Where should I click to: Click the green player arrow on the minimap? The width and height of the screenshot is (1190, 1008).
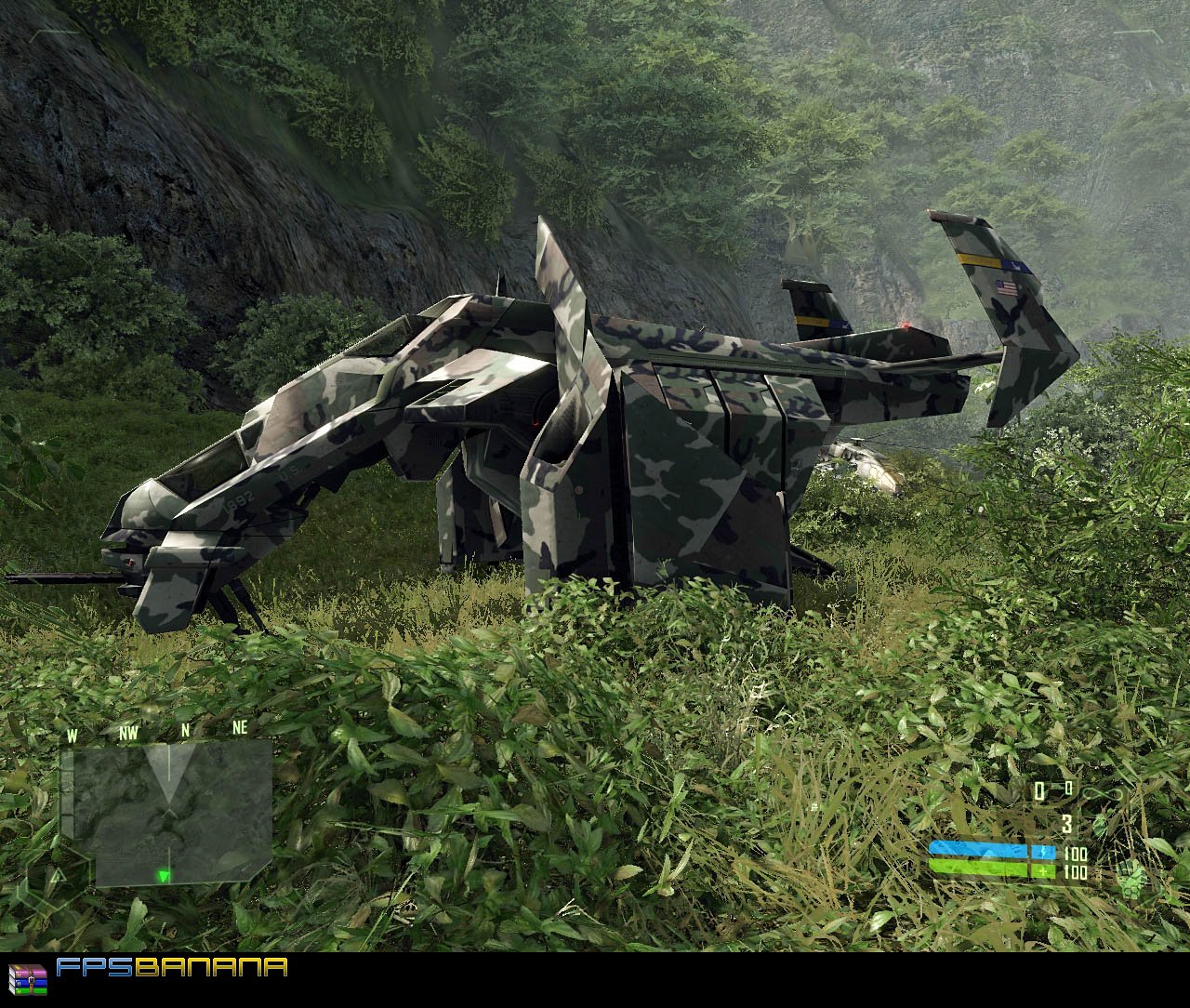(x=164, y=877)
